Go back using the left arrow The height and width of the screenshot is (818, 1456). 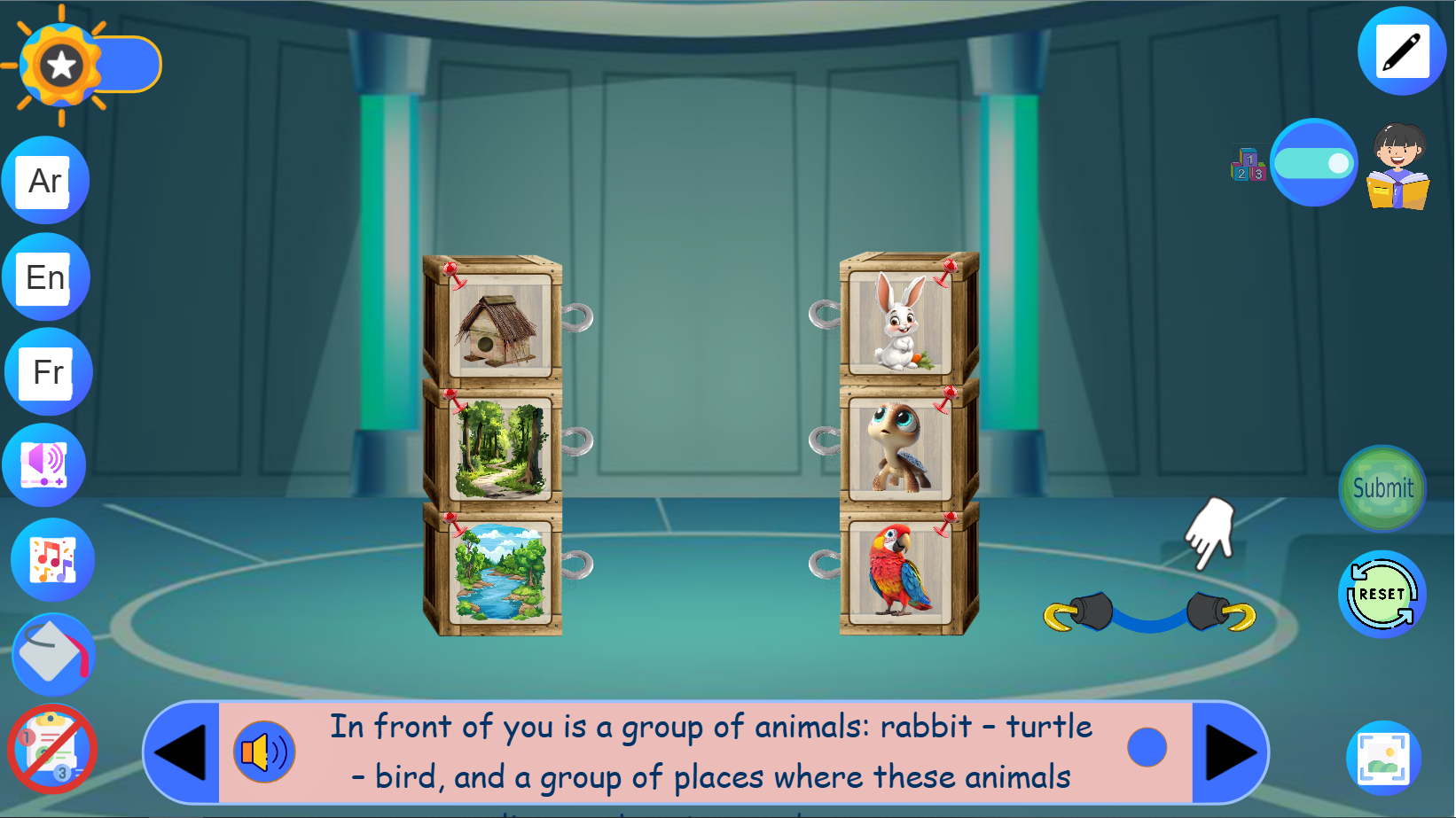pyautogui.click(x=182, y=751)
